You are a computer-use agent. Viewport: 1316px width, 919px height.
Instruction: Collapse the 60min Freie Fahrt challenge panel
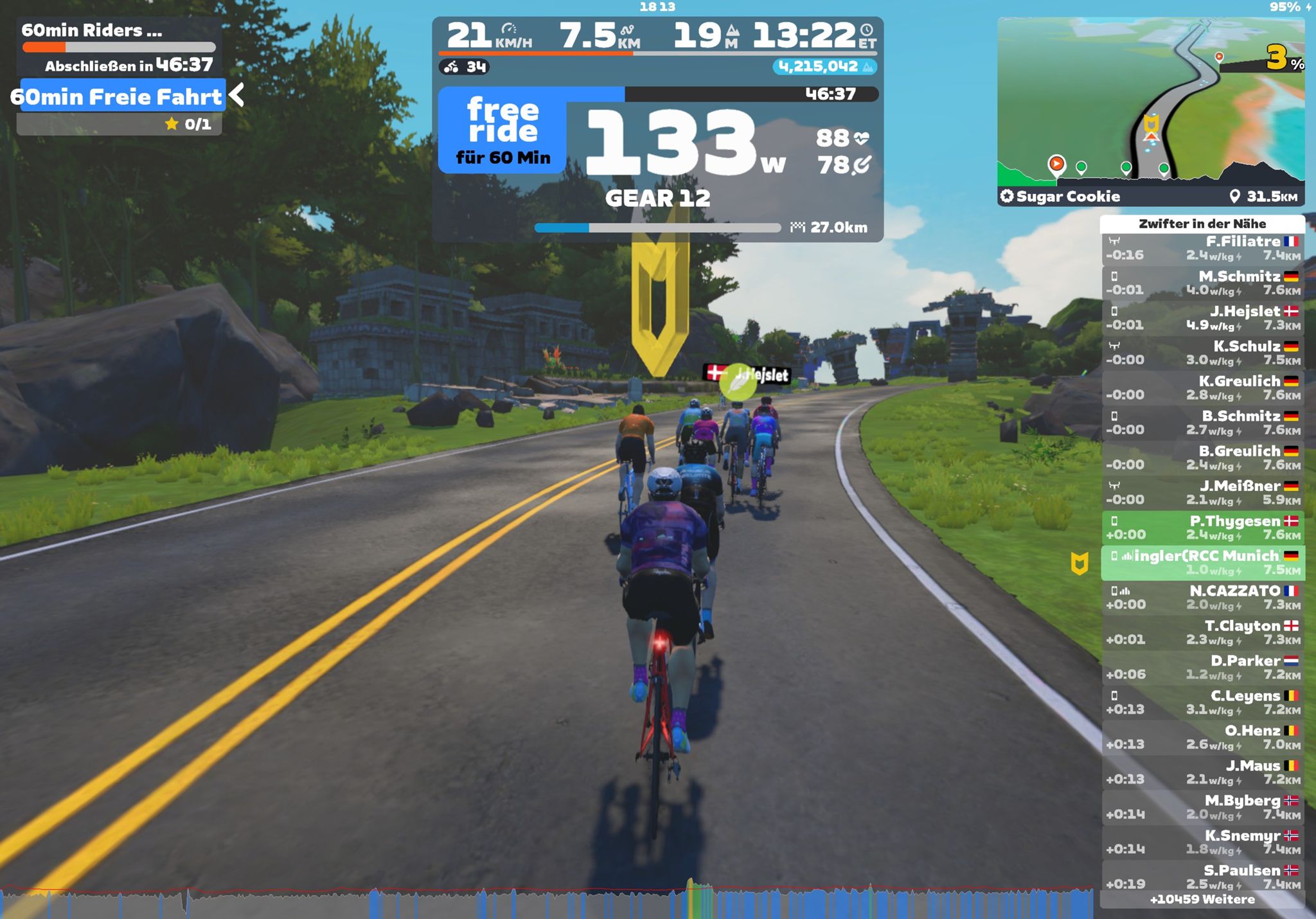(237, 95)
